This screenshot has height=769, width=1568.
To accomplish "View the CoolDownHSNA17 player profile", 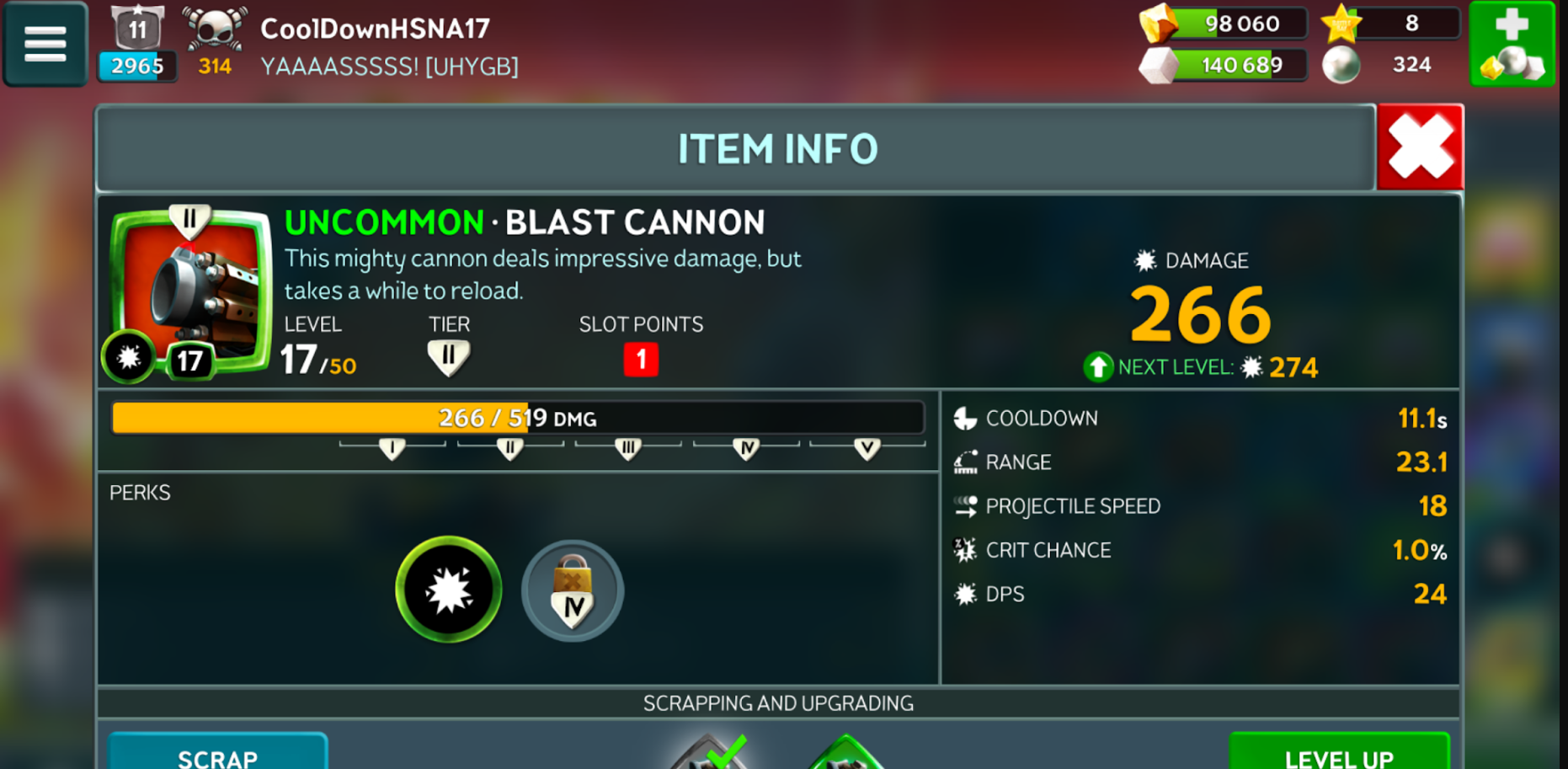I will (375, 29).
